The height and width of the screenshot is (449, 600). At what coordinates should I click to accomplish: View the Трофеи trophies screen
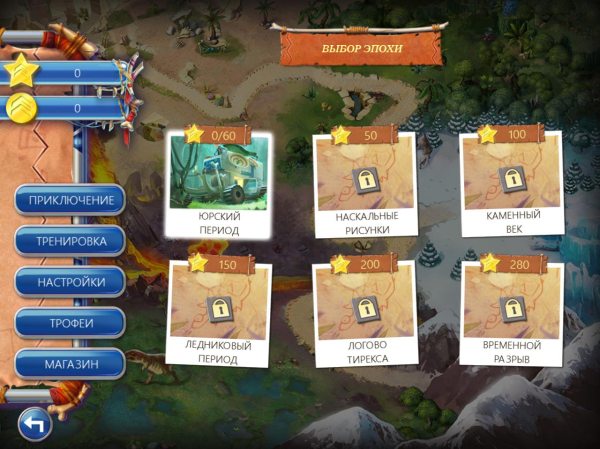point(70,323)
